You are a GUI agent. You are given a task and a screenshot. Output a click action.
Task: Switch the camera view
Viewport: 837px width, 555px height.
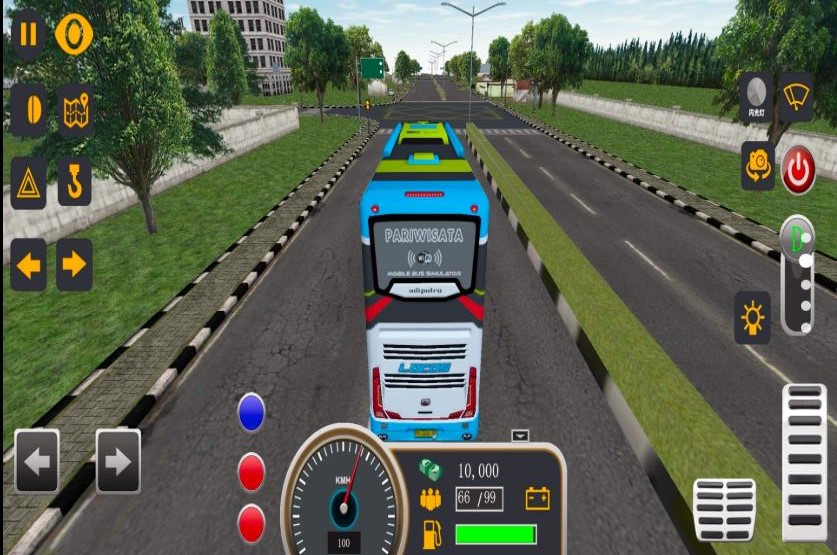click(x=756, y=165)
